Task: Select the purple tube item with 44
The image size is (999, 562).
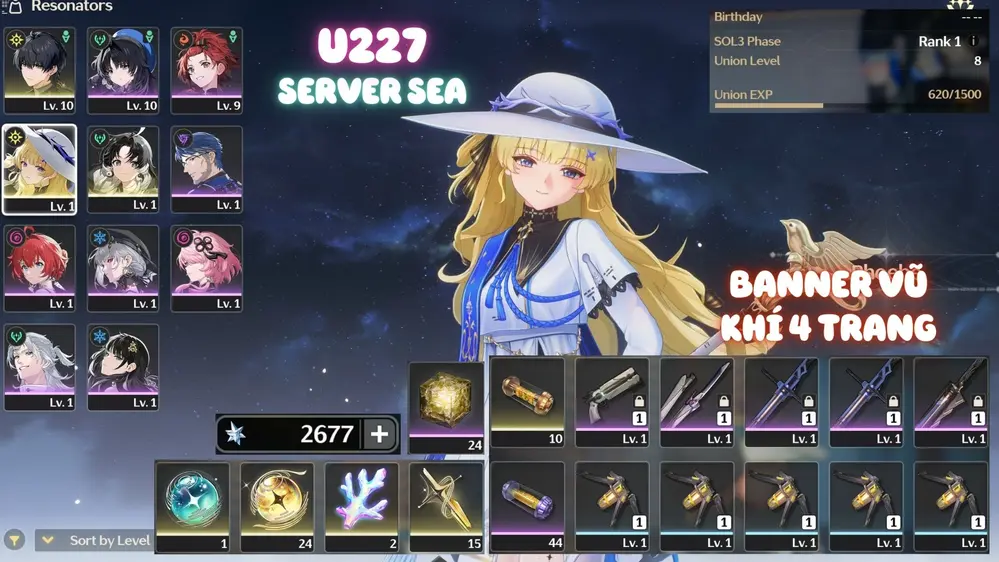Action: [528, 505]
